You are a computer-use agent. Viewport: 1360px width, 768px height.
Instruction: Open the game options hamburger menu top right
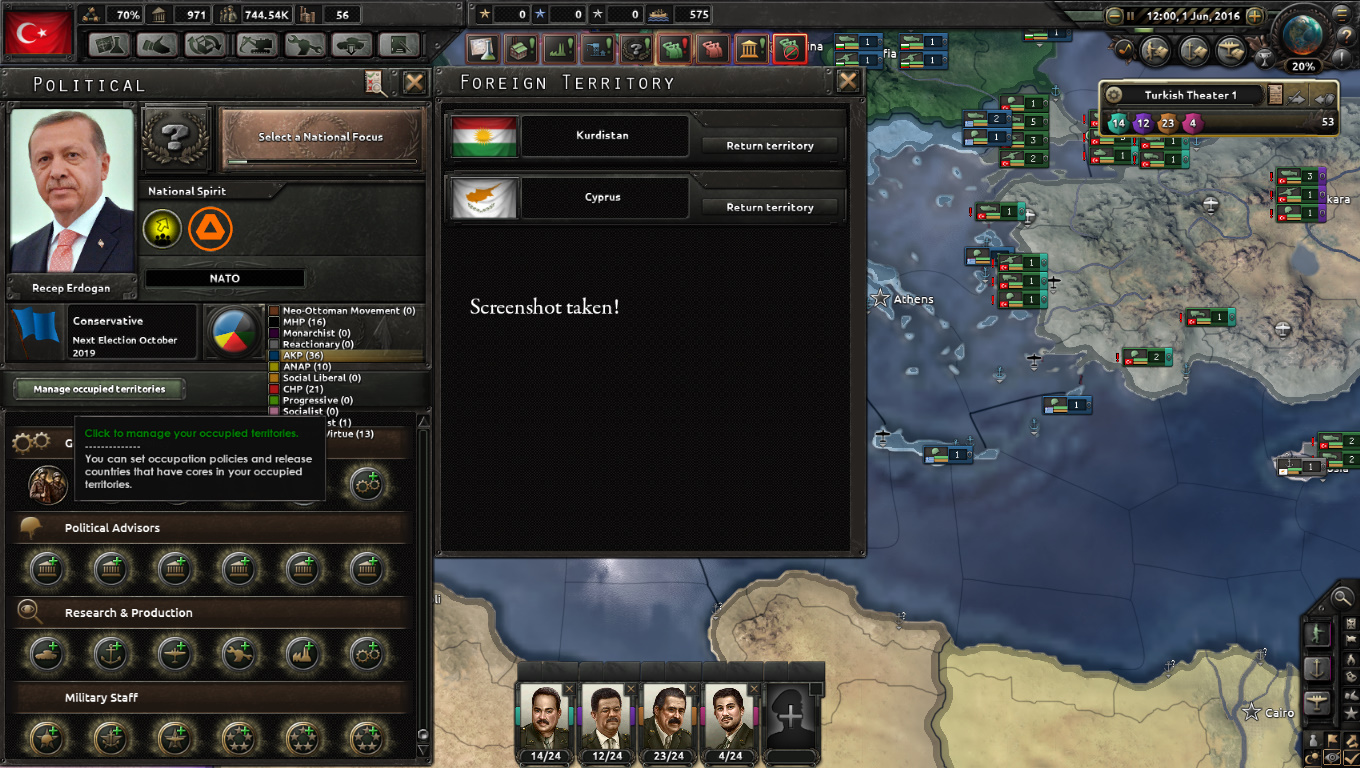click(x=1341, y=14)
